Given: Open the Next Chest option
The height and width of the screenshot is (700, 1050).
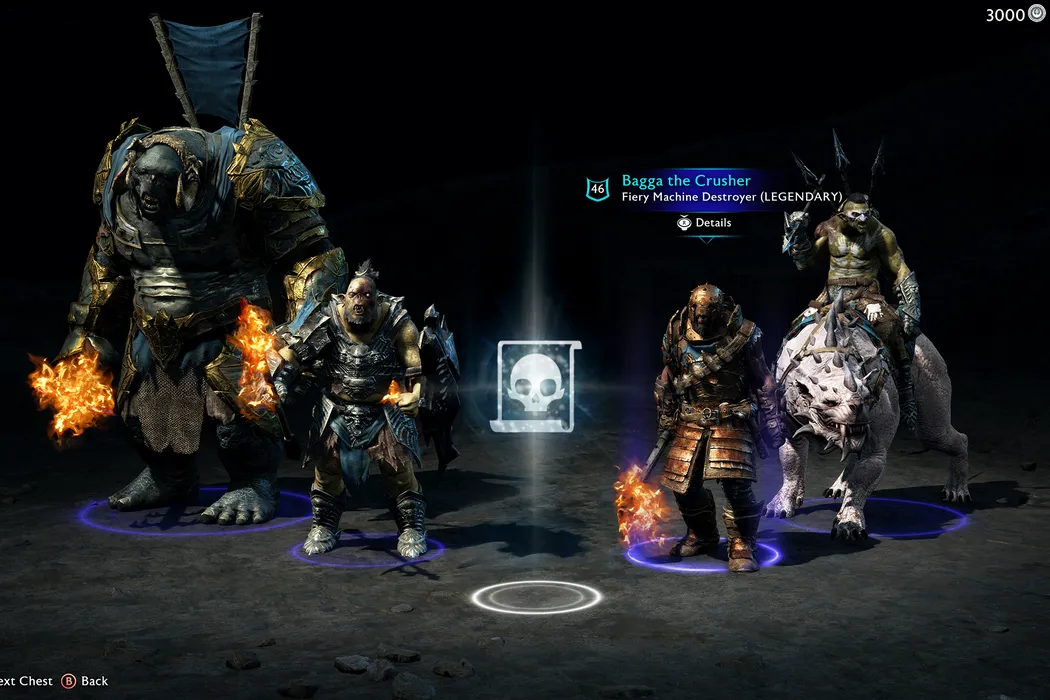Looking at the screenshot, I should click(x=26, y=681).
